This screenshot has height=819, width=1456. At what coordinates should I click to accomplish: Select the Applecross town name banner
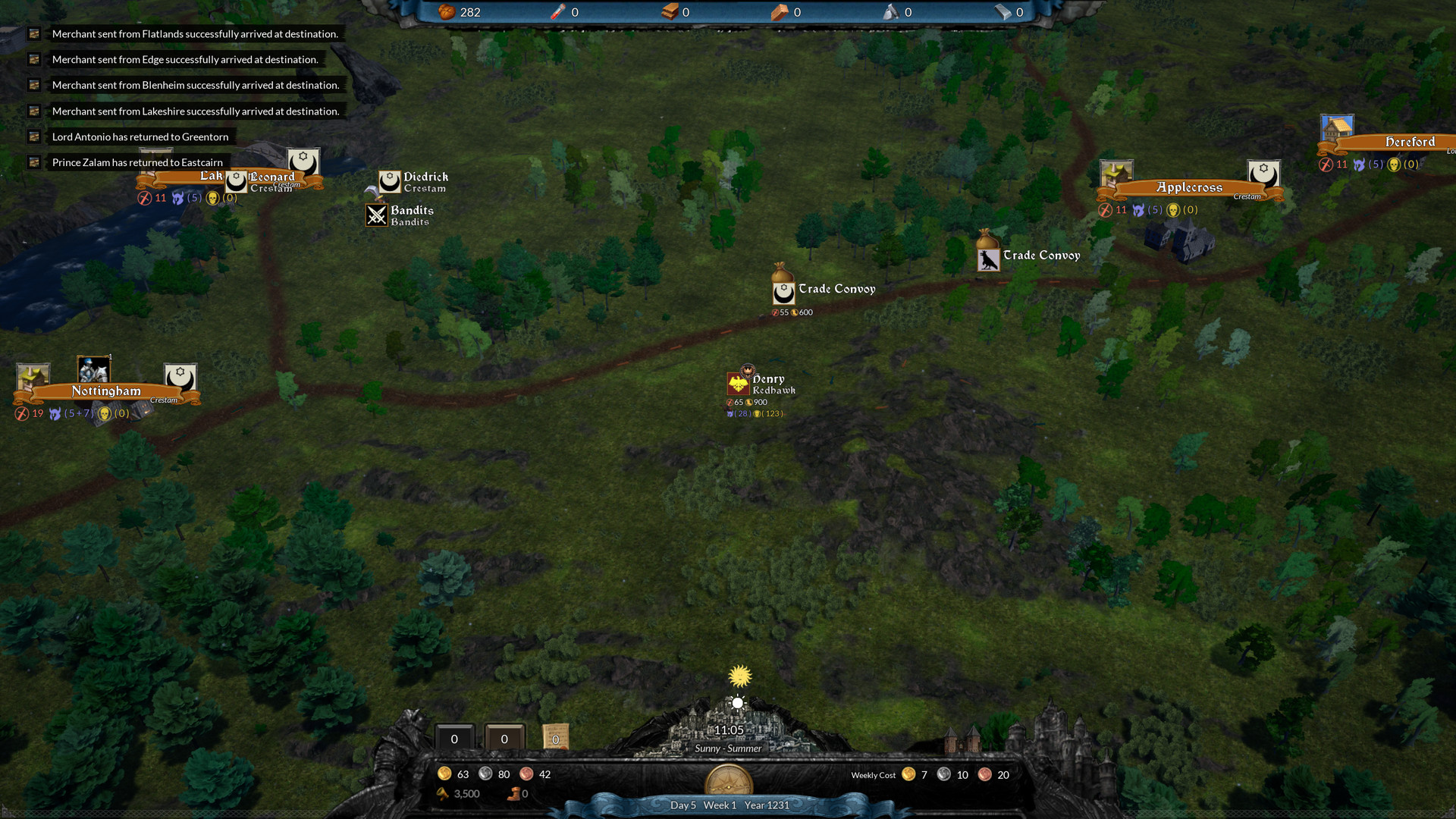[x=1189, y=187]
